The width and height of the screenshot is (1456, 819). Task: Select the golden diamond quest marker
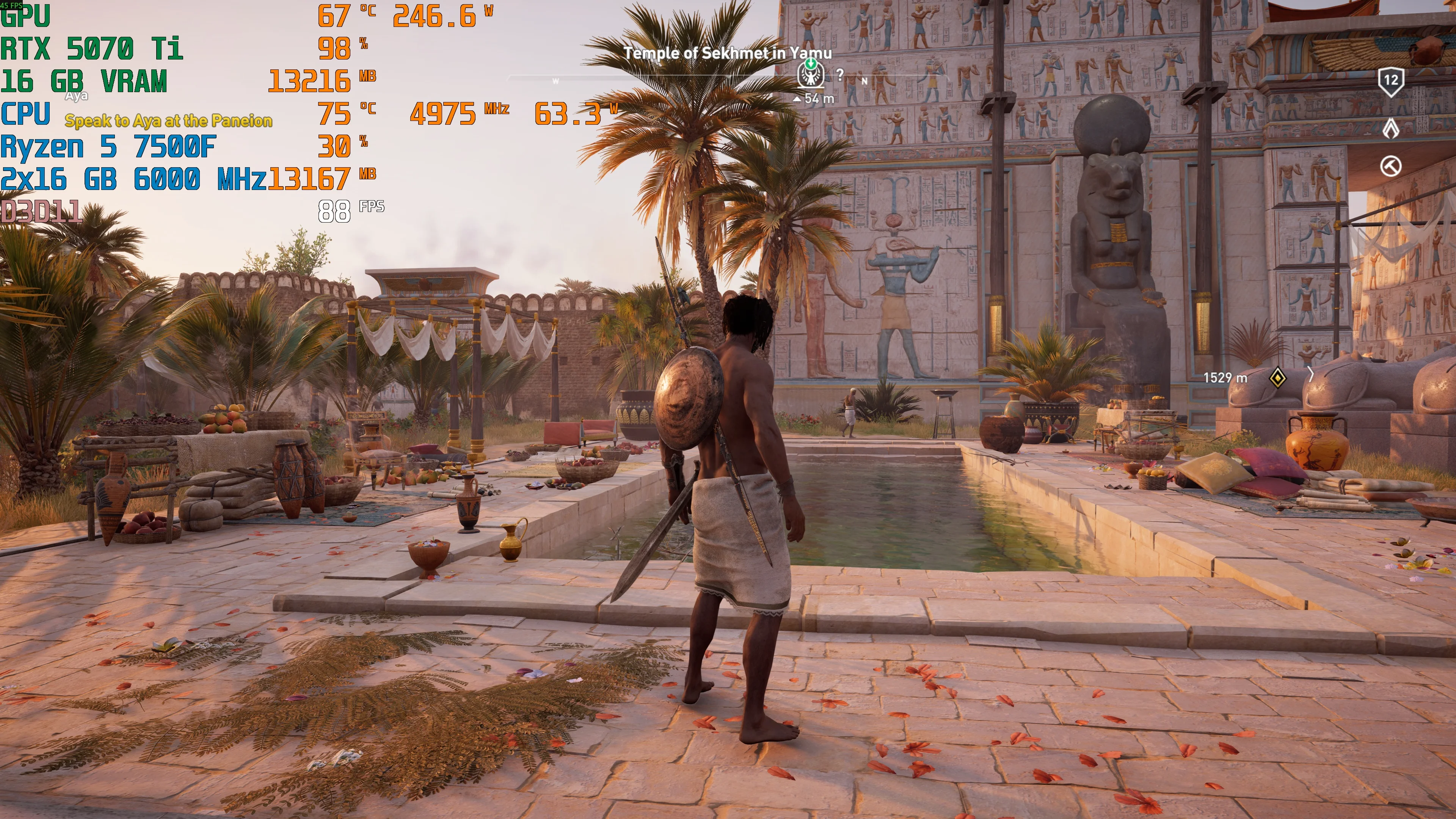pos(1277,378)
